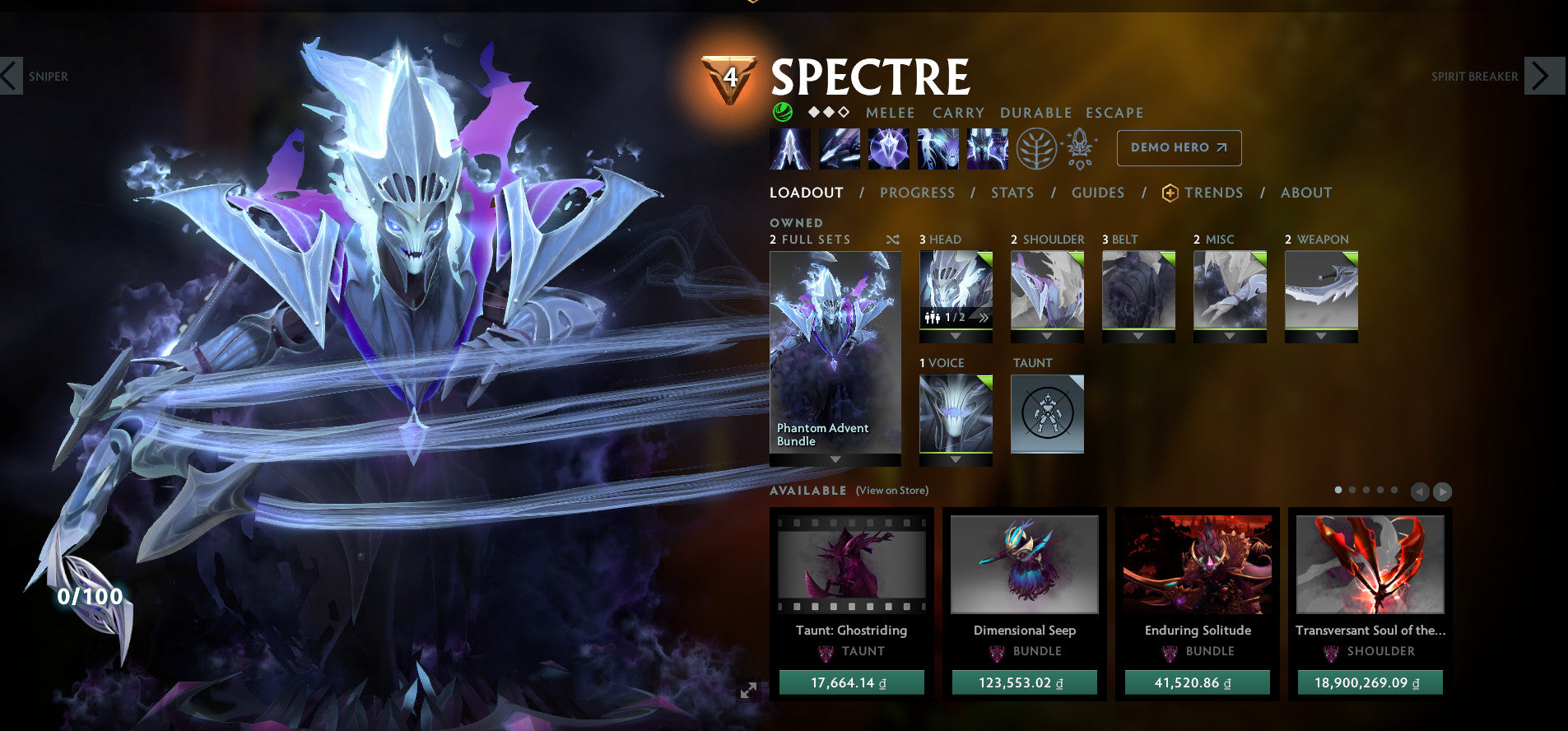
Task: Show the Guides tab
Action: (1097, 193)
